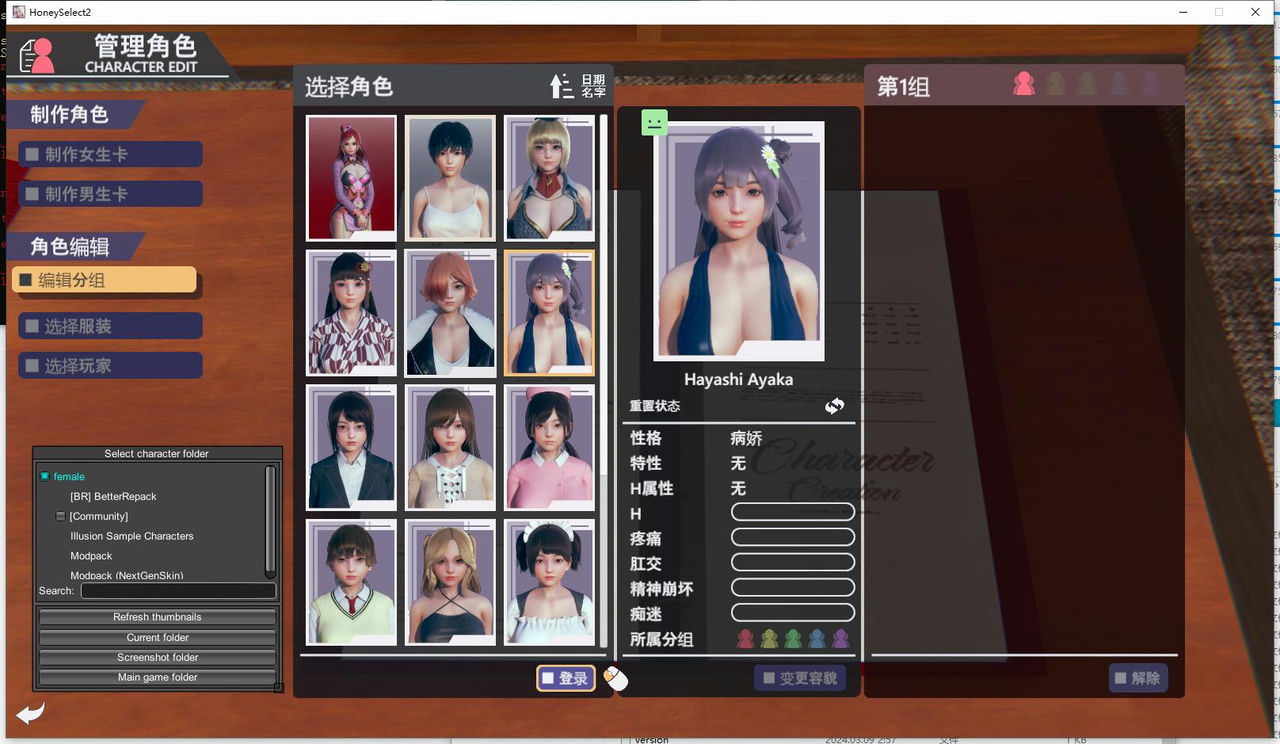The height and width of the screenshot is (744, 1280).
Task: Click the green face mood icon above portrait
Action: pos(654,121)
